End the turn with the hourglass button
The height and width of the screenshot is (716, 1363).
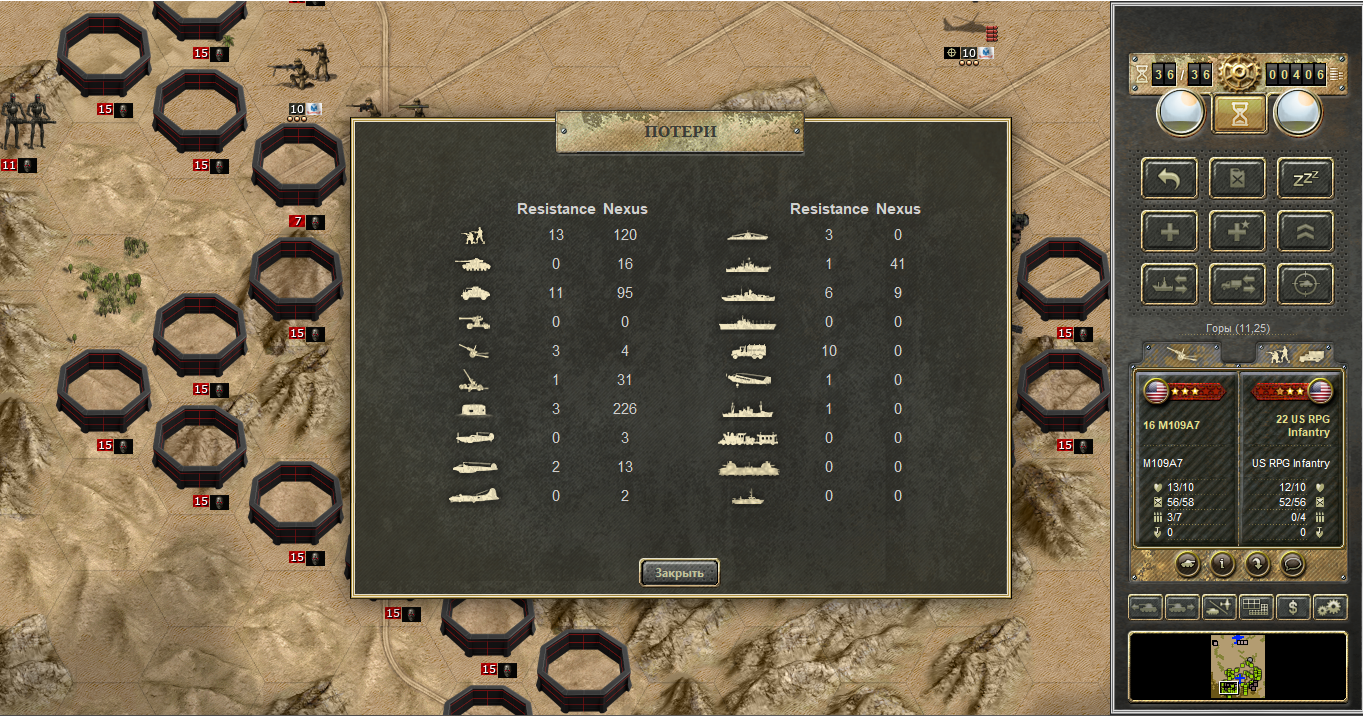[1238, 114]
